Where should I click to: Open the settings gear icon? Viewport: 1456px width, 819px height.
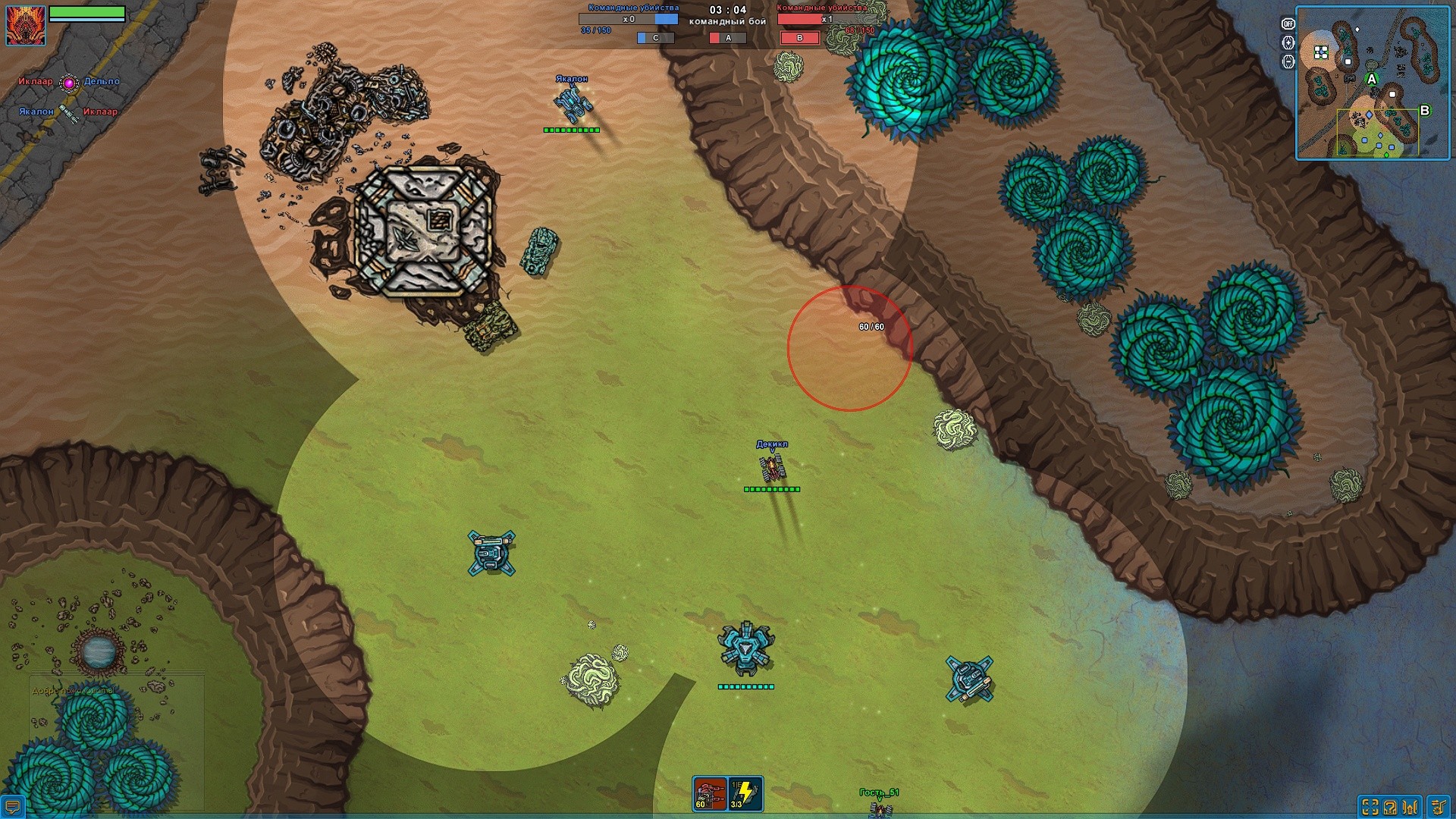[1437, 807]
